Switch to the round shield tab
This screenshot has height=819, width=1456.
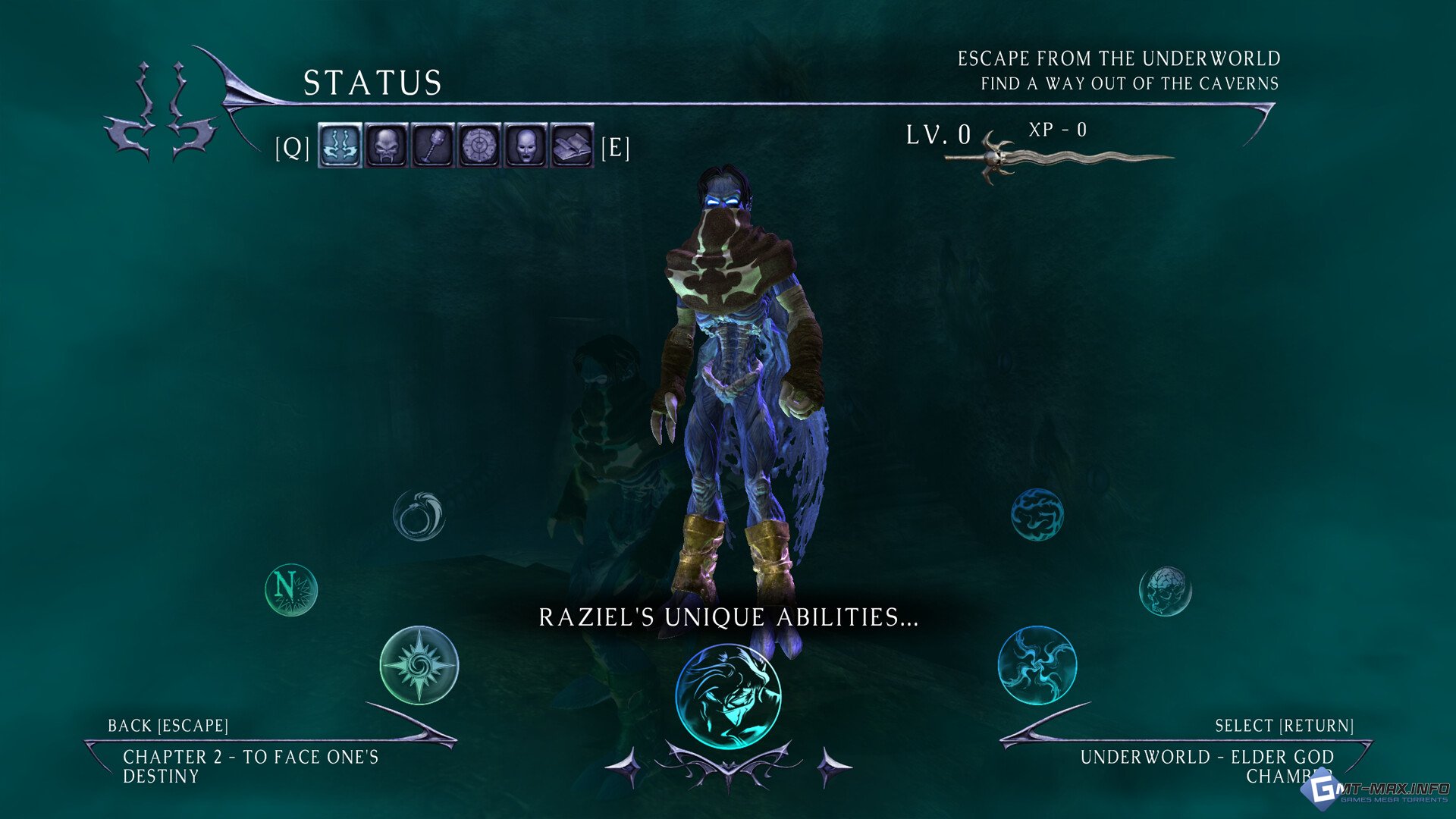(x=479, y=145)
